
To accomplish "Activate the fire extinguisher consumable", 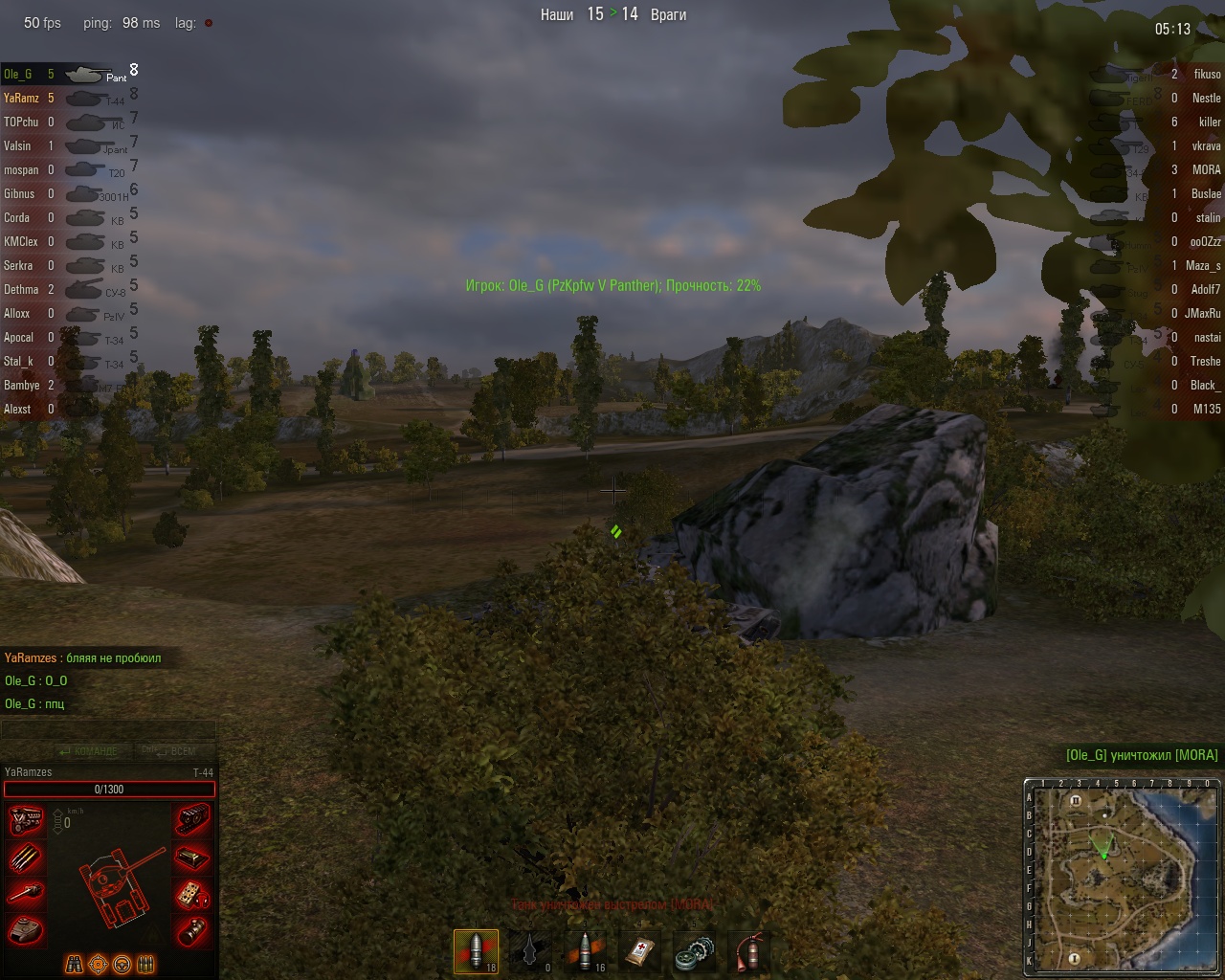I will click(x=748, y=951).
